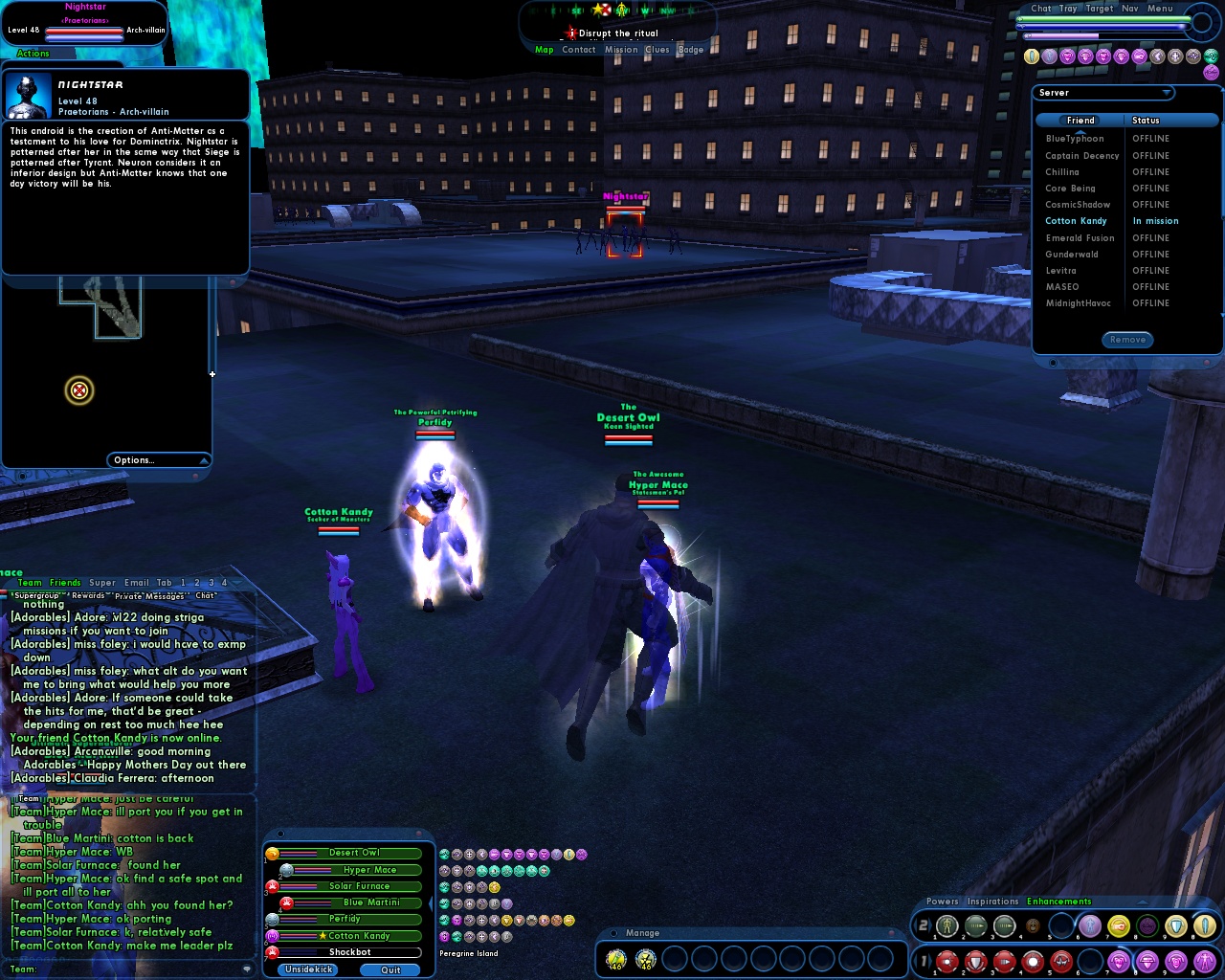This screenshot has height=980, width=1225.
Task: Click Remove in the Friends window
Action: [1127, 340]
